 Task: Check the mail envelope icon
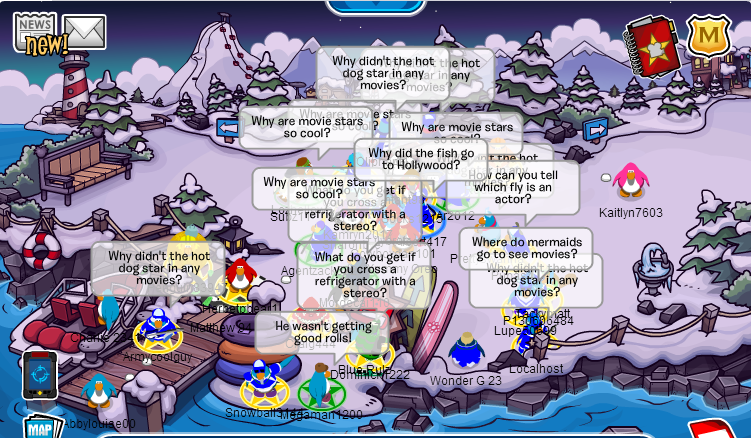pos(85,32)
